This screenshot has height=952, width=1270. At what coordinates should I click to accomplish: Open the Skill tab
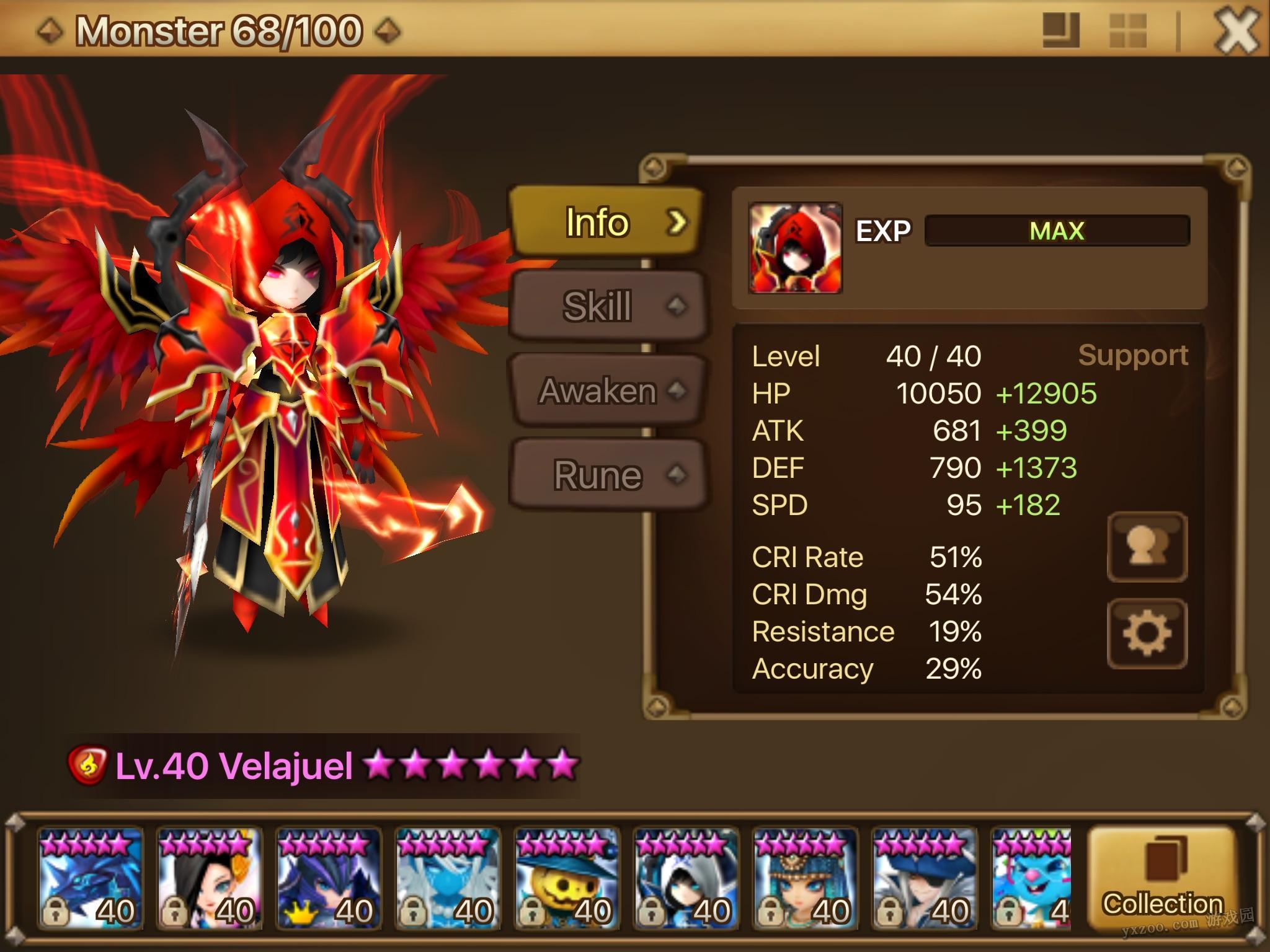pyautogui.click(x=608, y=306)
